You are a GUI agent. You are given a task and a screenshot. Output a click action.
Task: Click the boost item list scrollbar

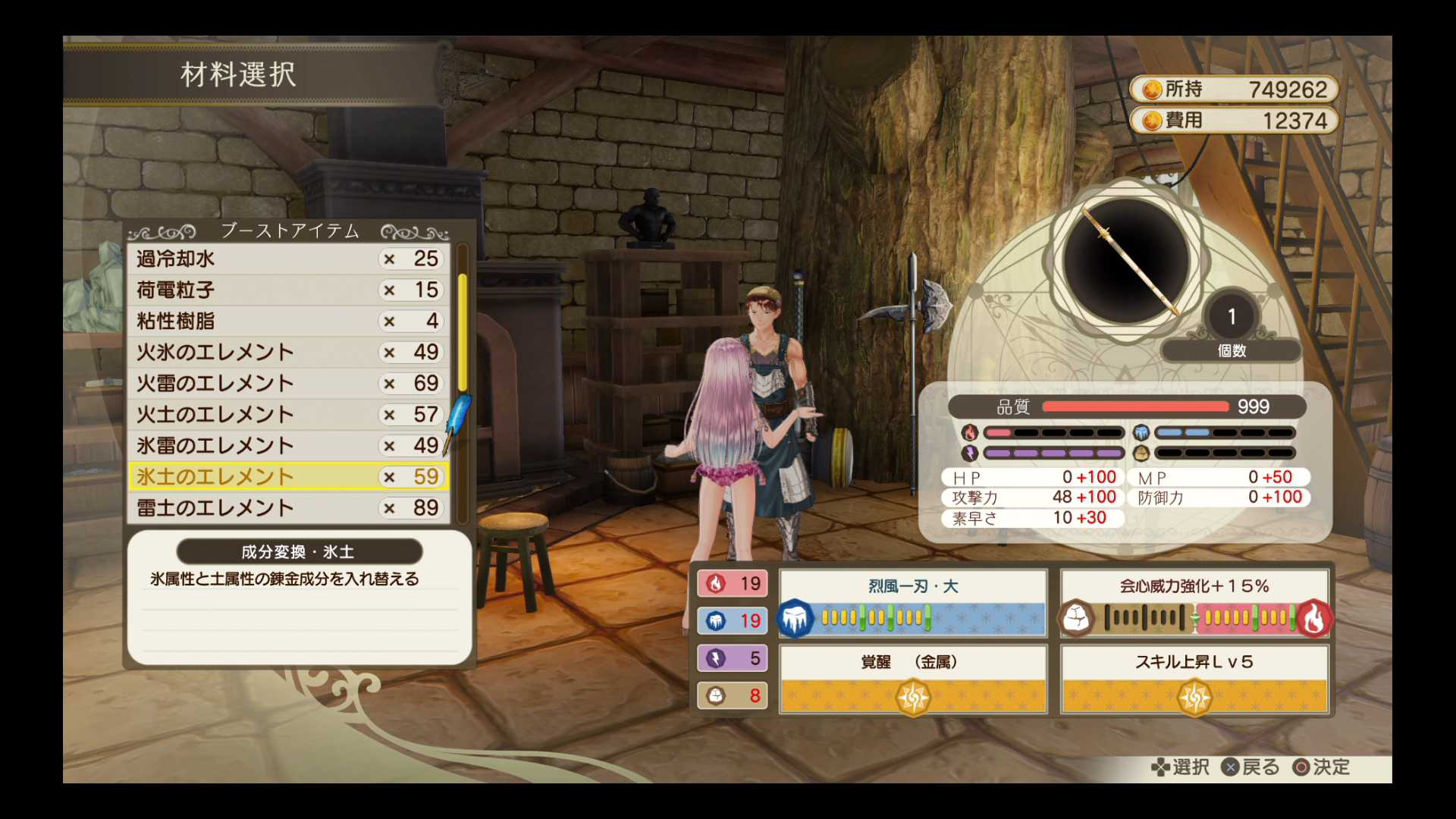pyautogui.click(x=463, y=334)
